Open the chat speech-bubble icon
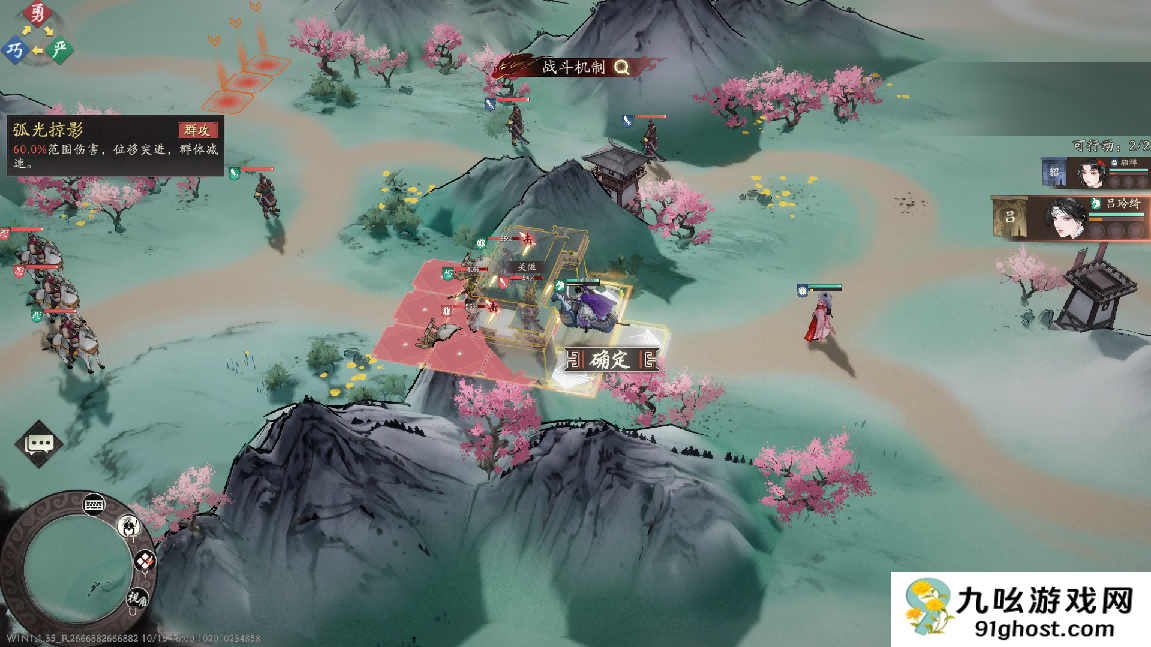Viewport: 1151px width, 647px height. point(40,443)
